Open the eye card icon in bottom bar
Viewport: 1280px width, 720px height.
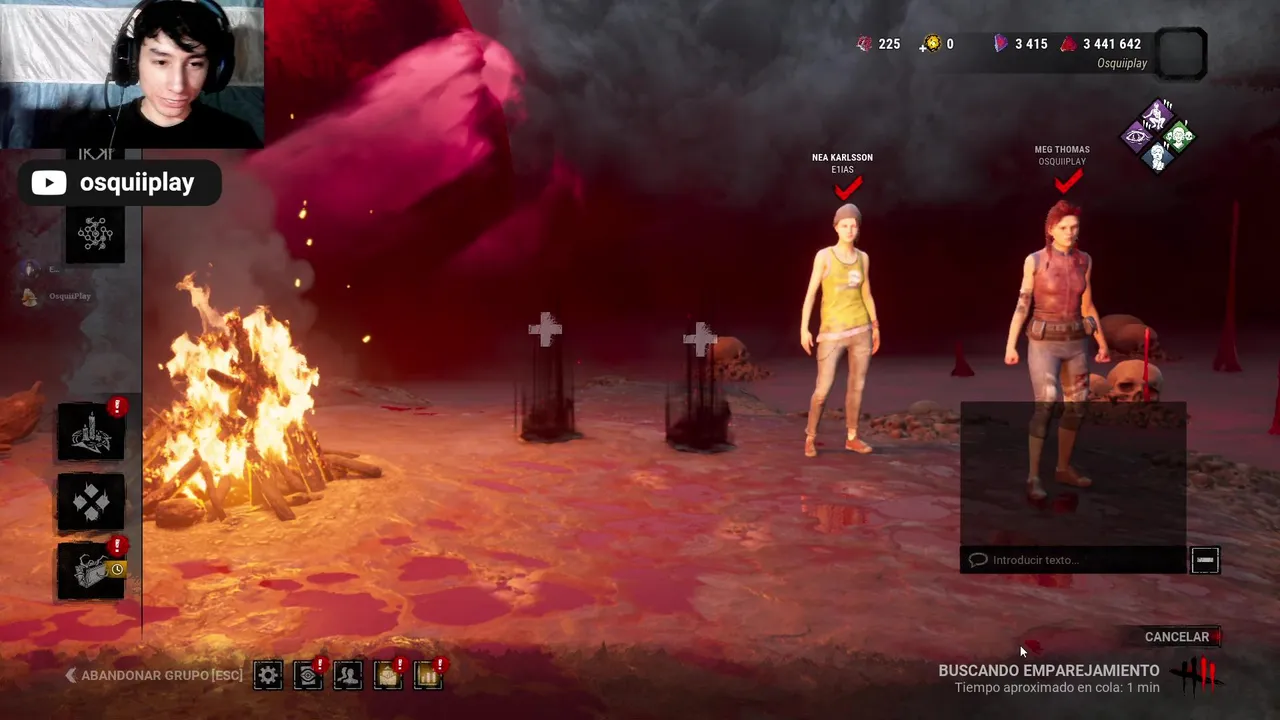pyautogui.click(x=308, y=675)
